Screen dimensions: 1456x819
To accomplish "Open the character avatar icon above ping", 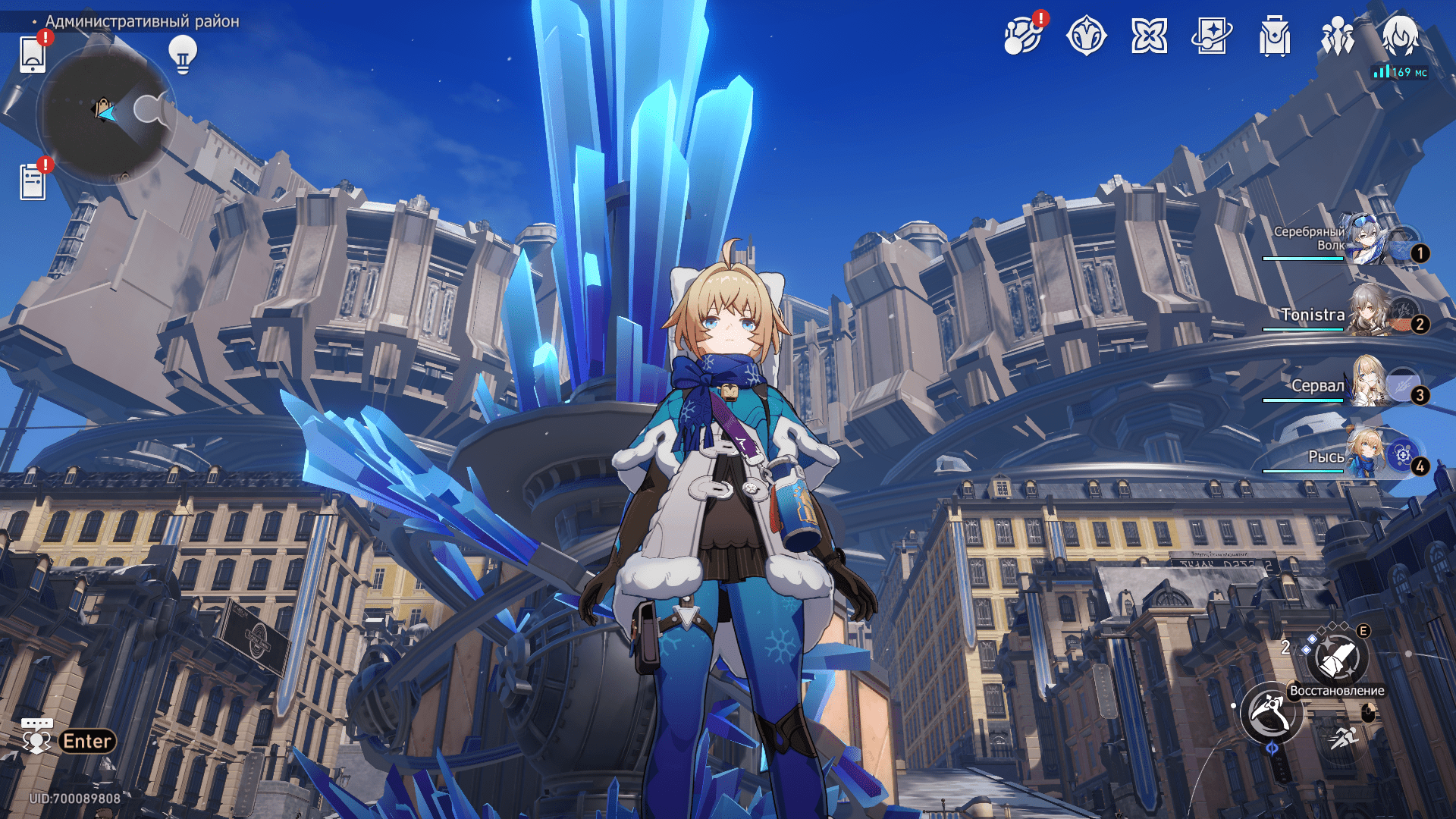I will point(1399,35).
